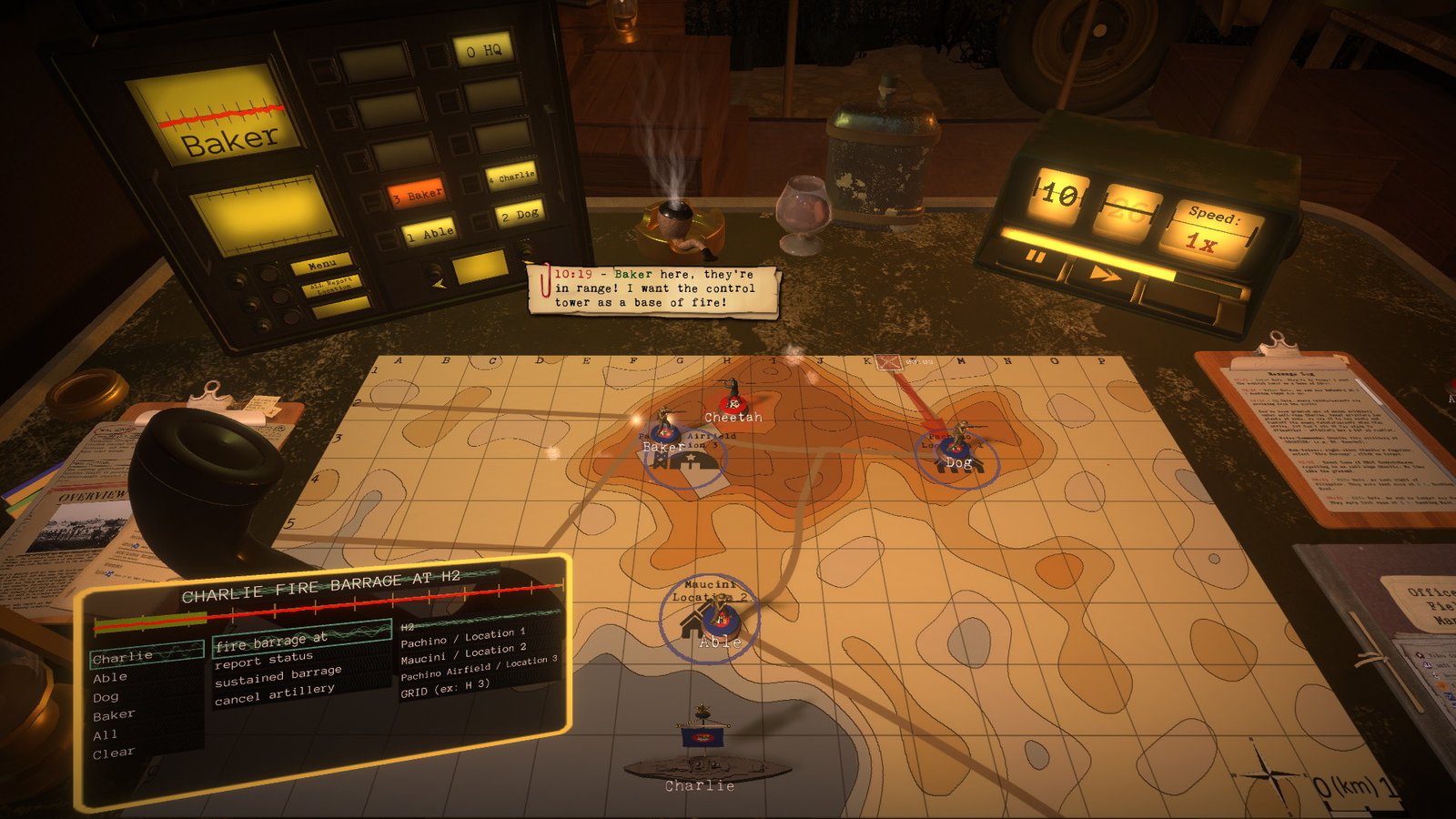Pause the clock using the pause icon
This screenshot has width=1456, height=819.
click(1035, 257)
